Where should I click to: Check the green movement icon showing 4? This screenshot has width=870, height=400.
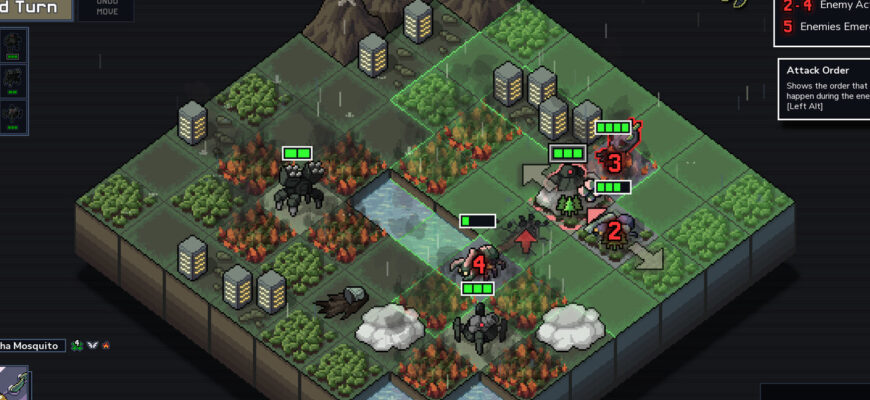(x=76, y=346)
